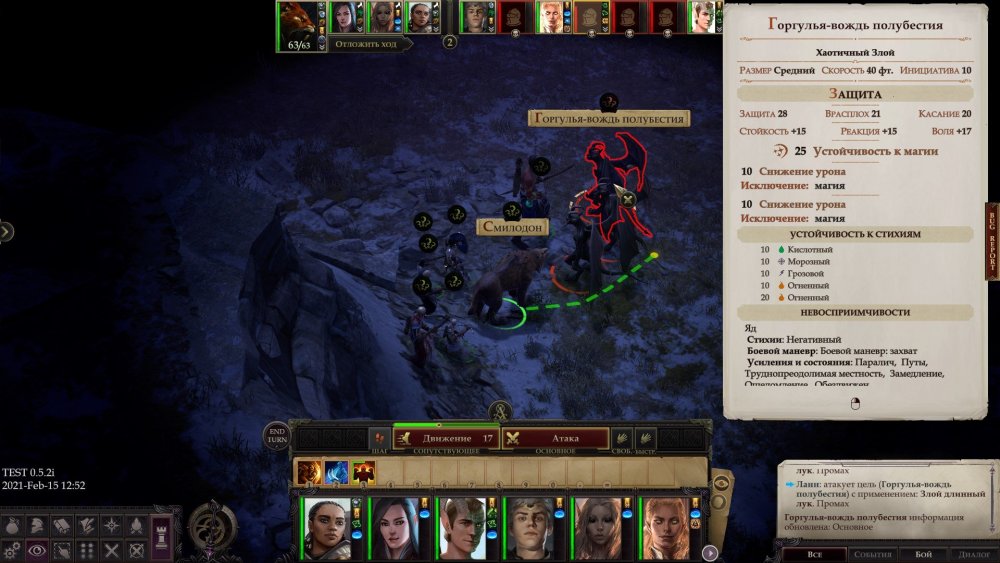Viewport: 1000px width, 563px height.
Task: Open the 'События' log tab
Action: tap(871, 554)
